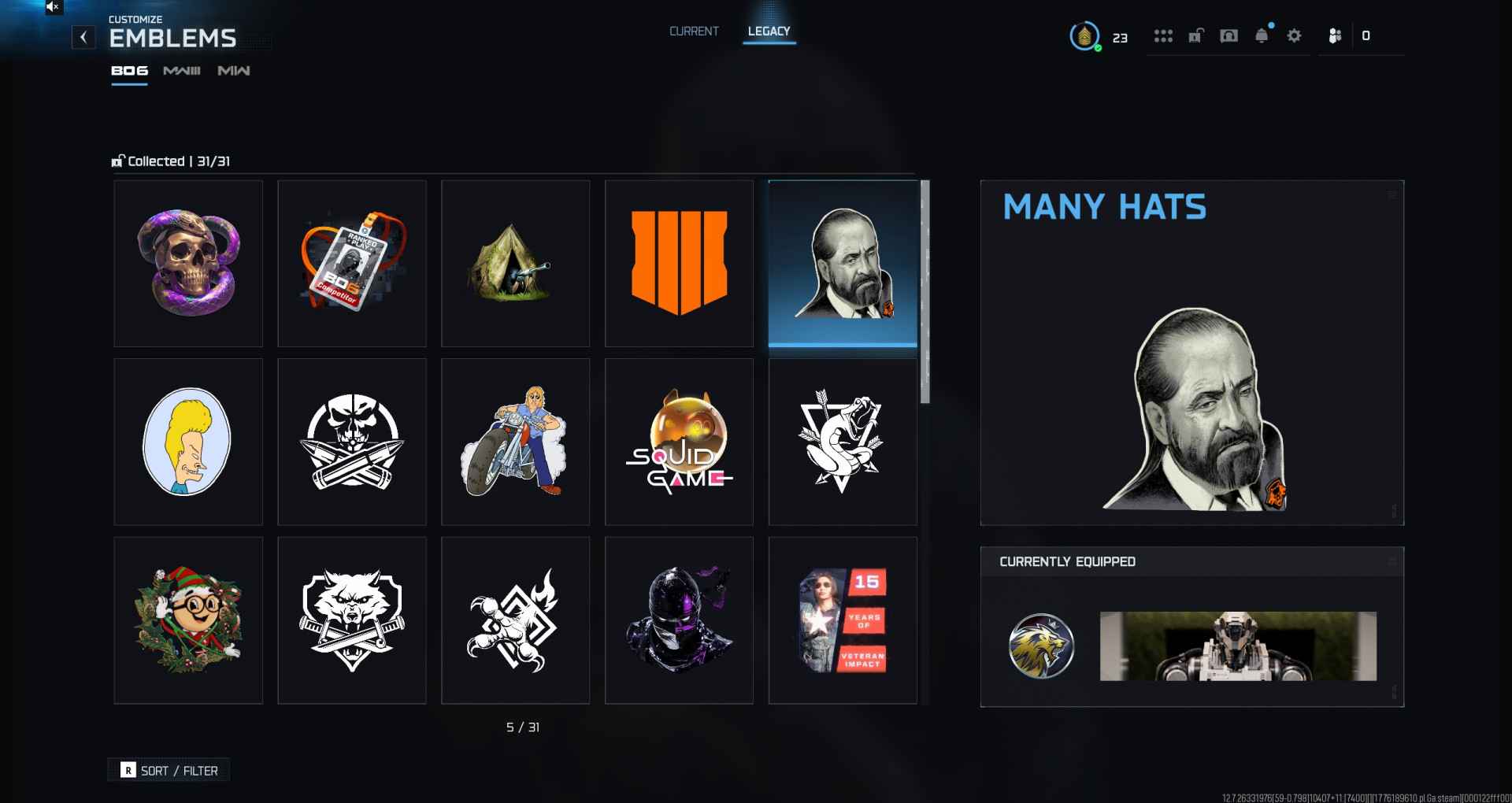The image size is (1512, 803).
Task: Click the player rank emblem showing level 23
Action: click(1084, 35)
